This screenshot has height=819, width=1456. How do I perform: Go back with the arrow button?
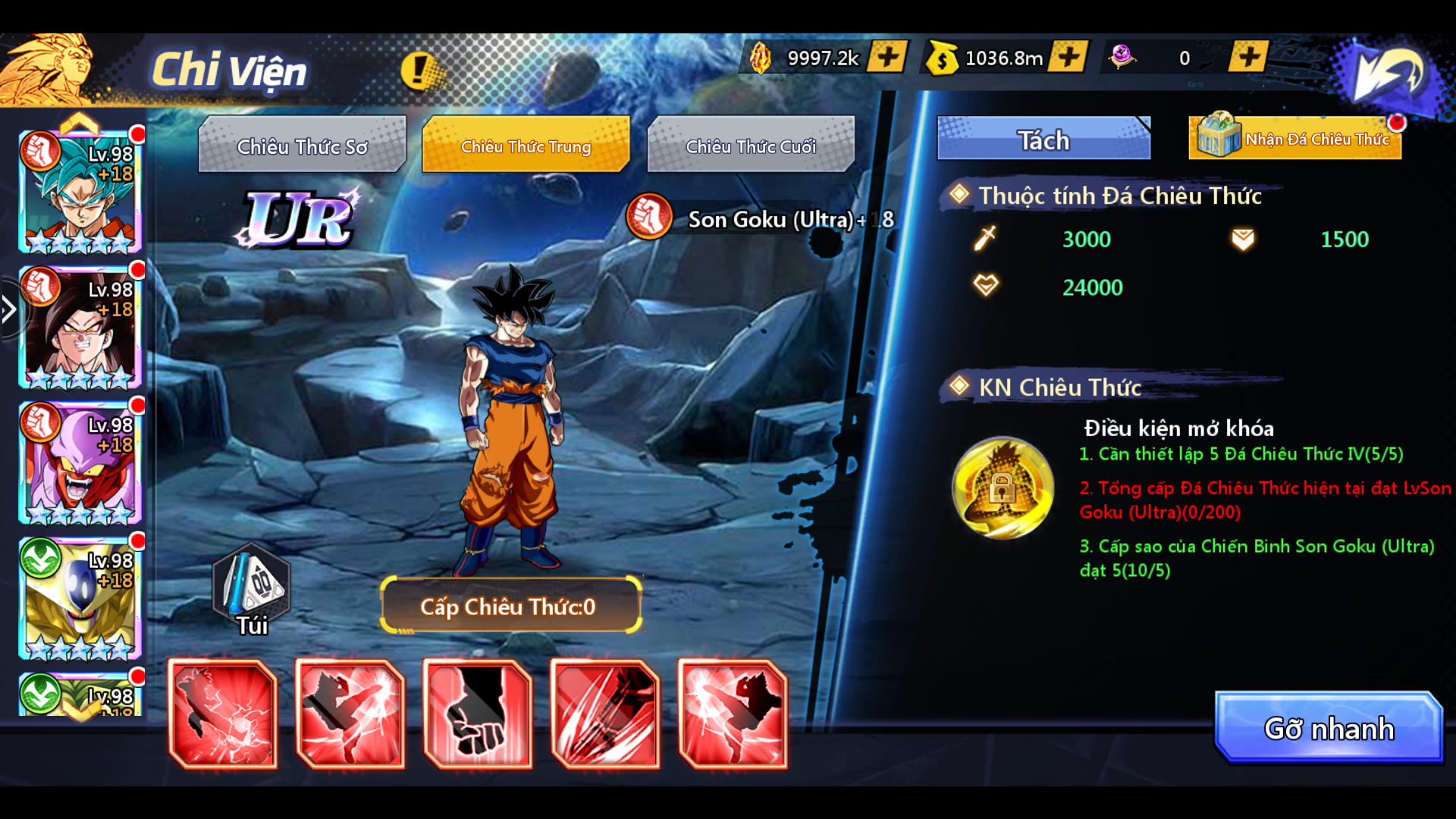pyautogui.click(x=1389, y=73)
